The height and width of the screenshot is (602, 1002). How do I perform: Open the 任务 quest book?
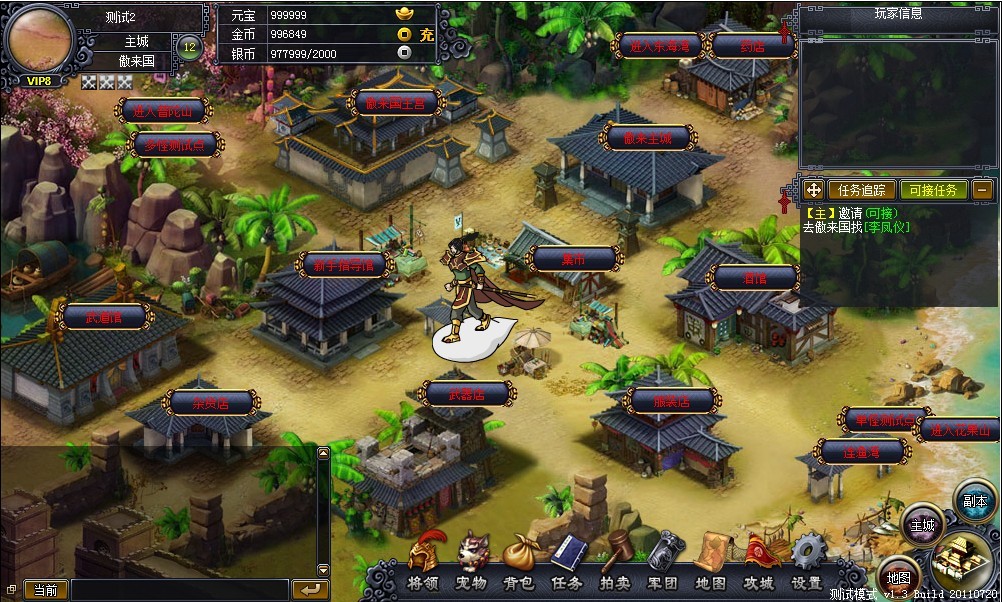point(566,561)
